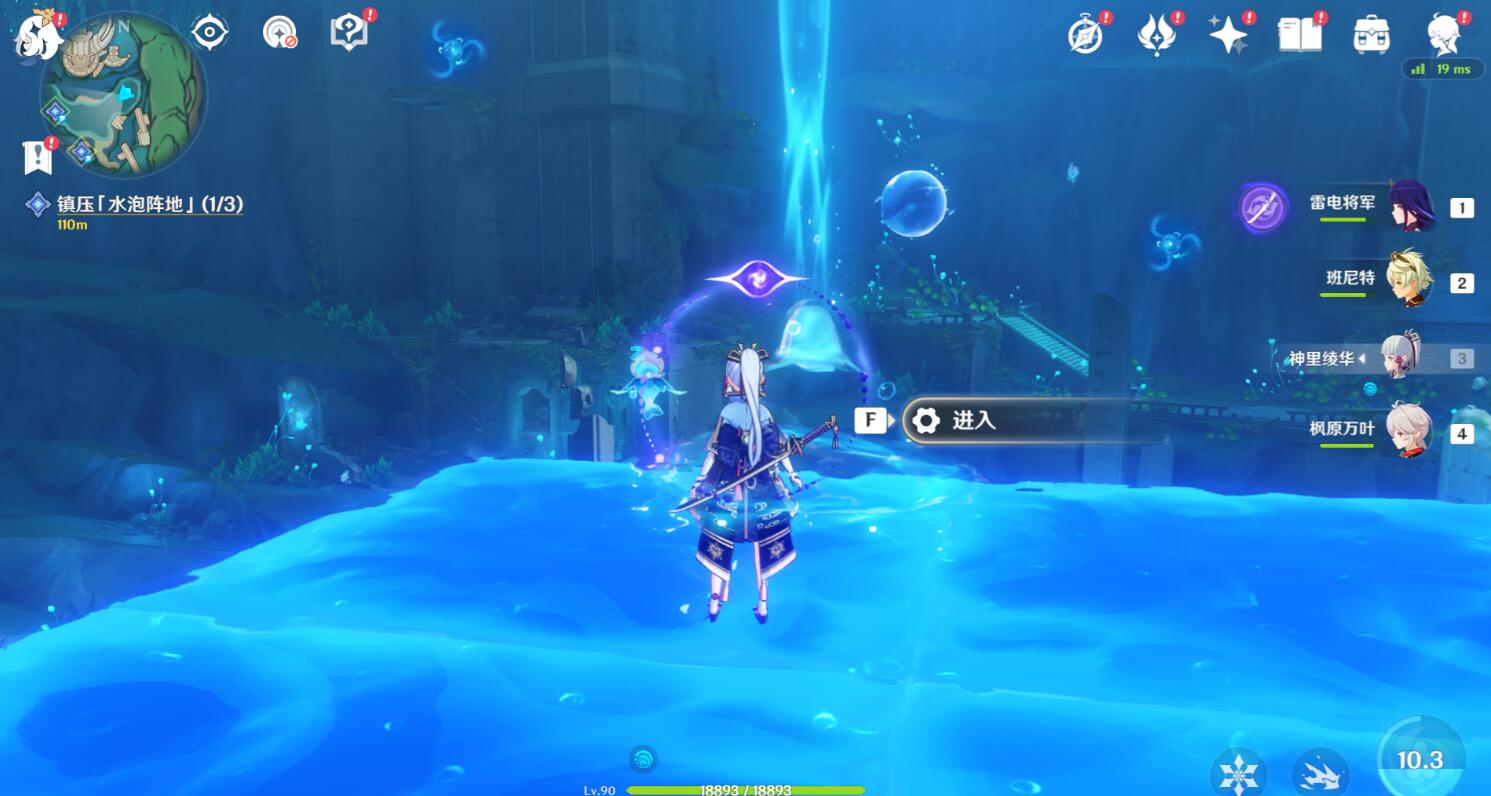This screenshot has width=1491, height=796.
Task: Open the winged battle pass icon
Action: point(1156,36)
